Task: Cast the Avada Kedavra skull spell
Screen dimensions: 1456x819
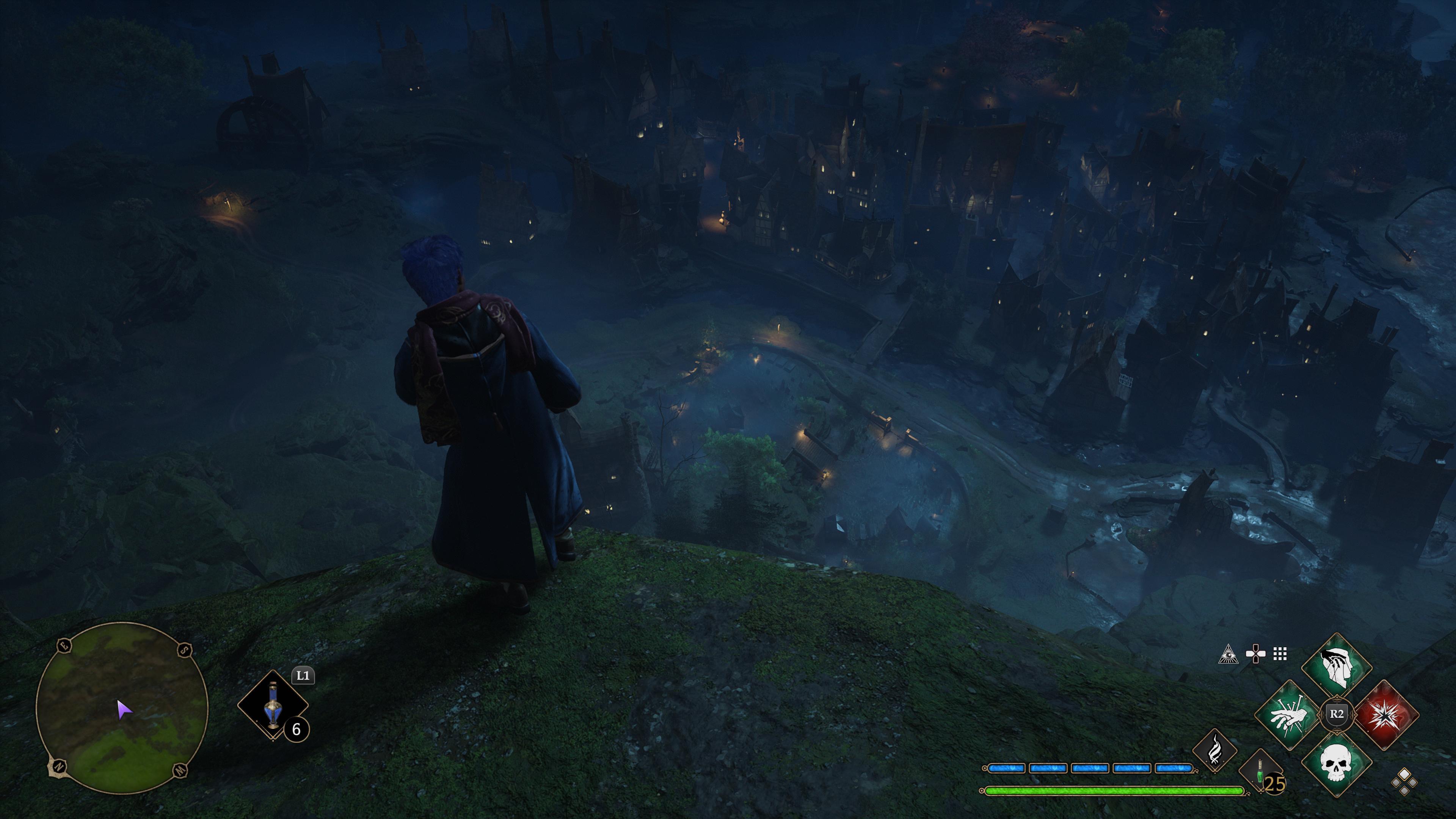Action: (1337, 762)
